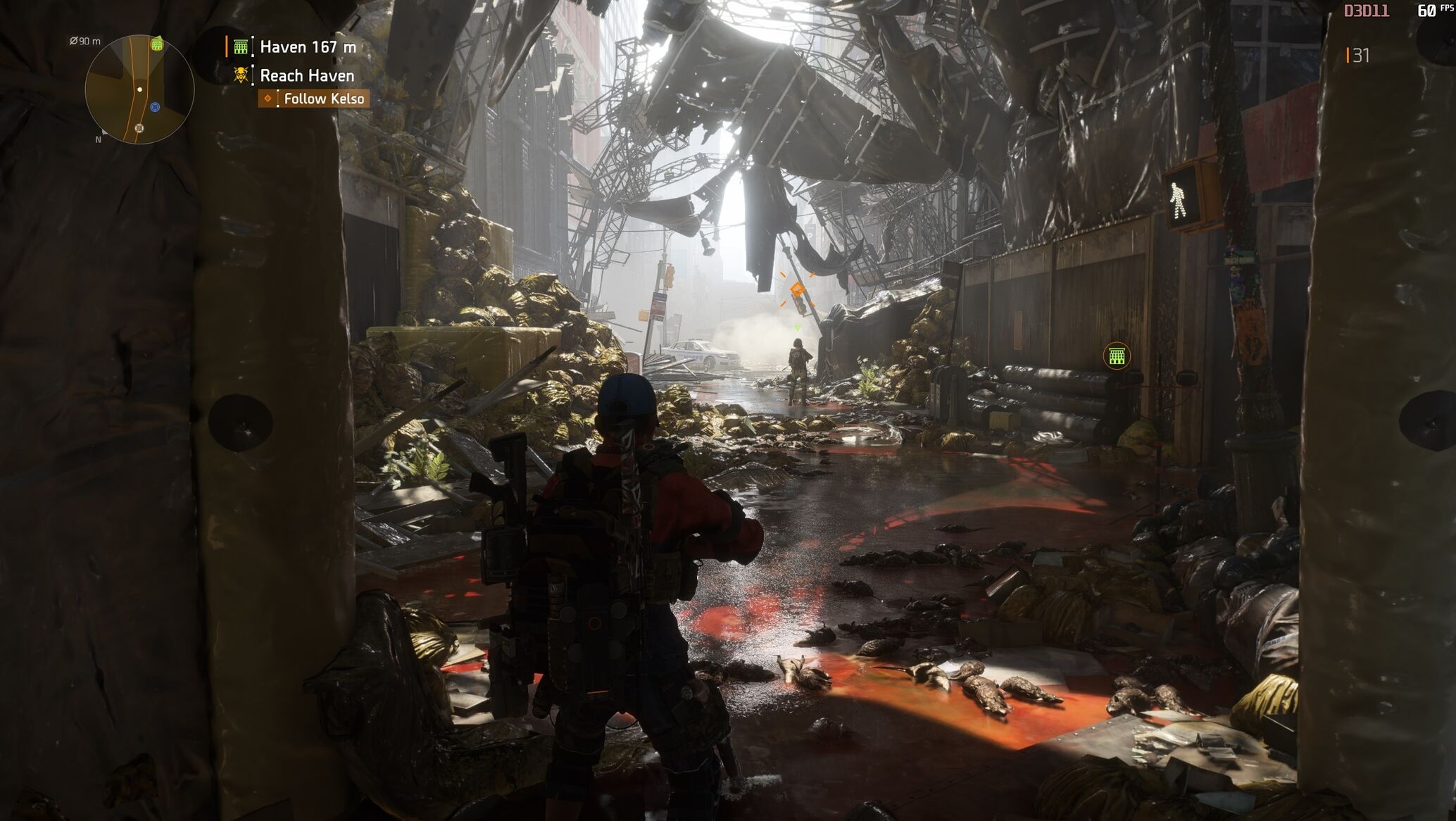The image size is (1456, 821).
Task: Click the orange diamond objective waypoint marker
Action: (x=797, y=290)
